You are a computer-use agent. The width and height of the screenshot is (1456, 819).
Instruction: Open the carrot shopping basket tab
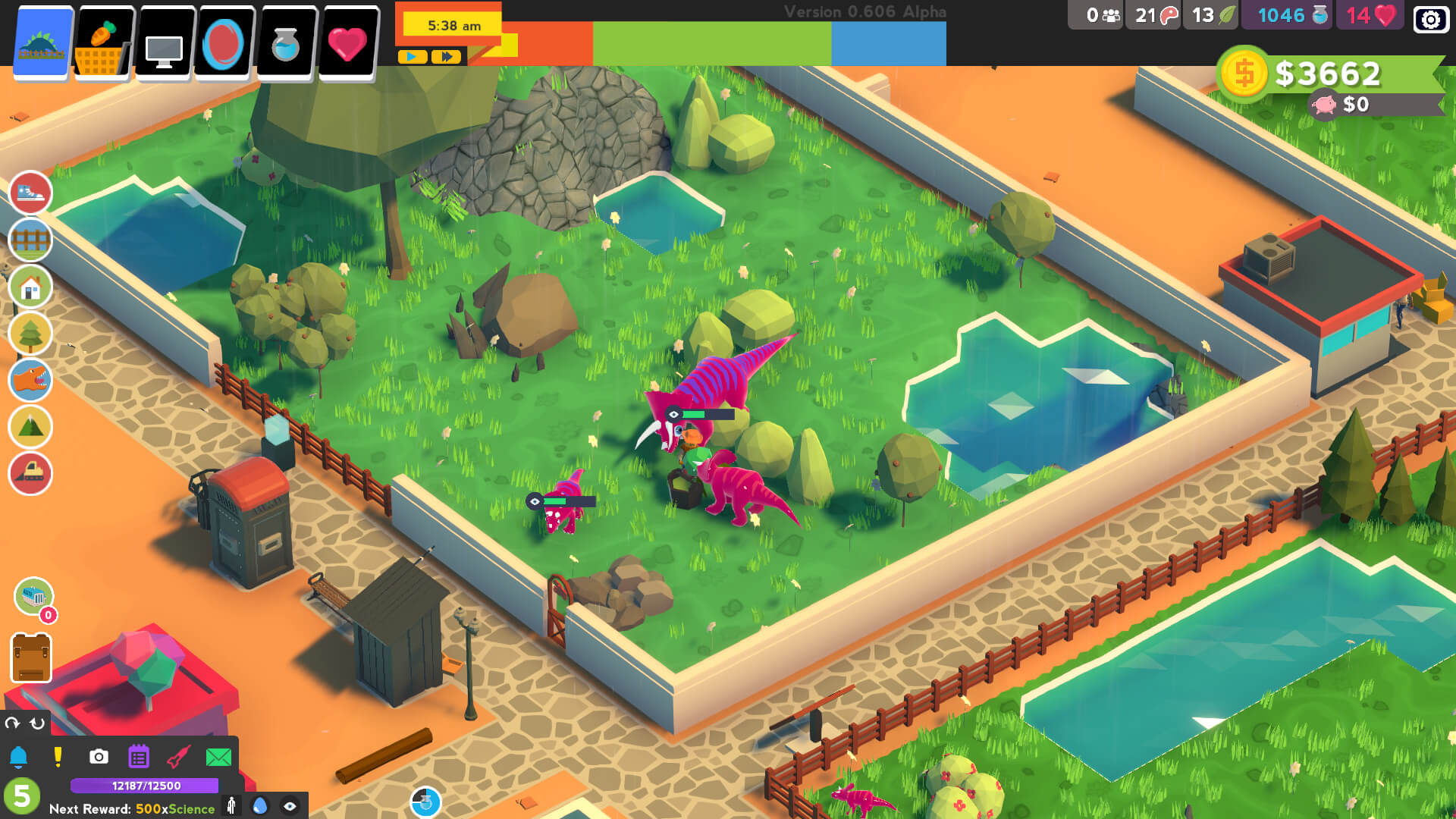104,43
